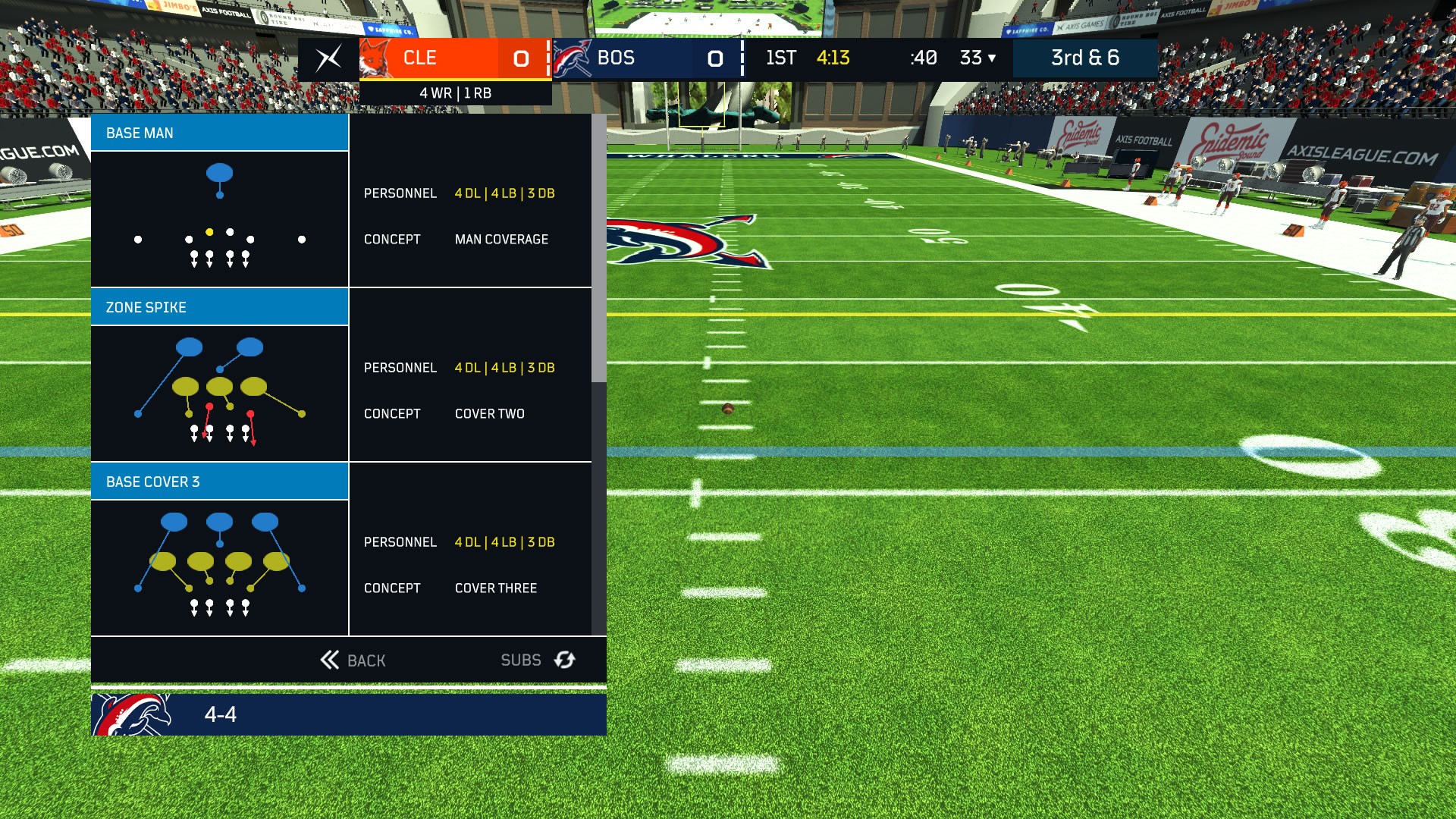Click the COVER TWO concept text
1456x819 pixels.
489,413
